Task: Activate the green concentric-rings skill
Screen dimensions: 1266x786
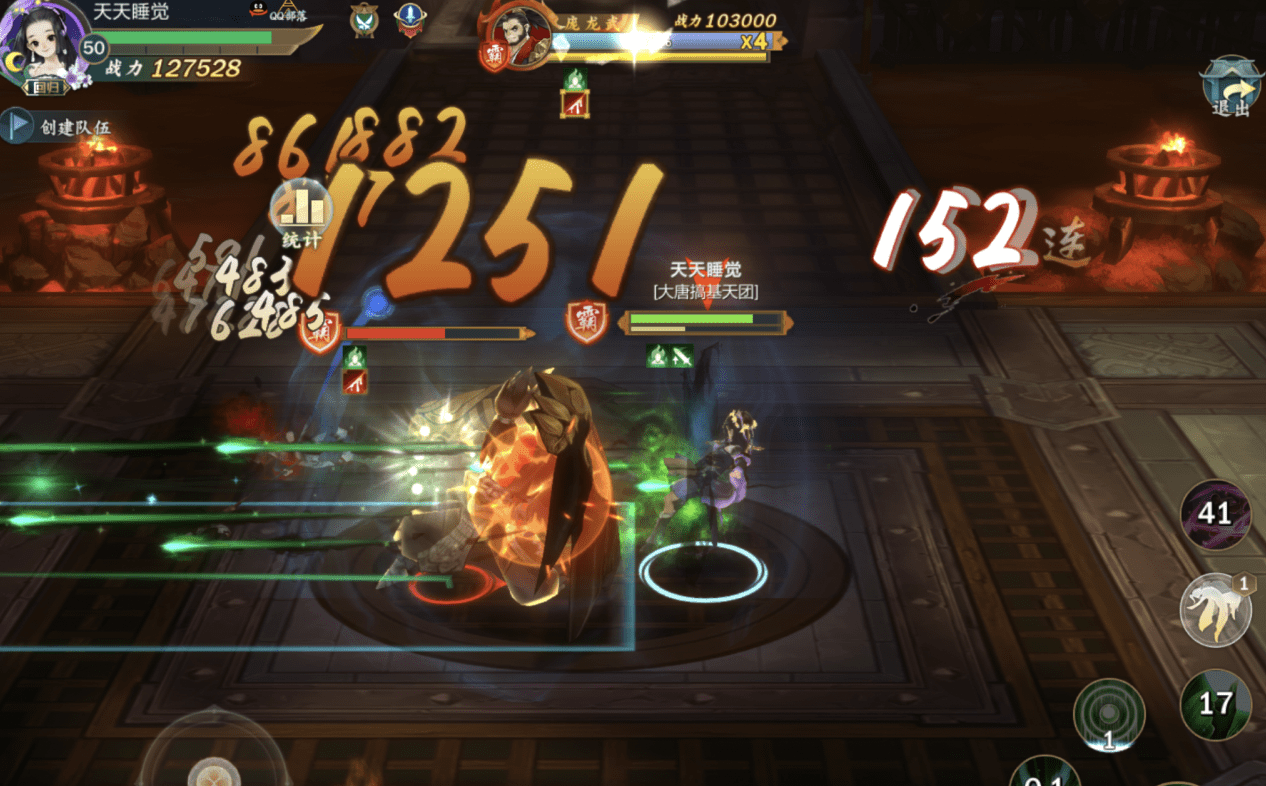Action: (1109, 714)
